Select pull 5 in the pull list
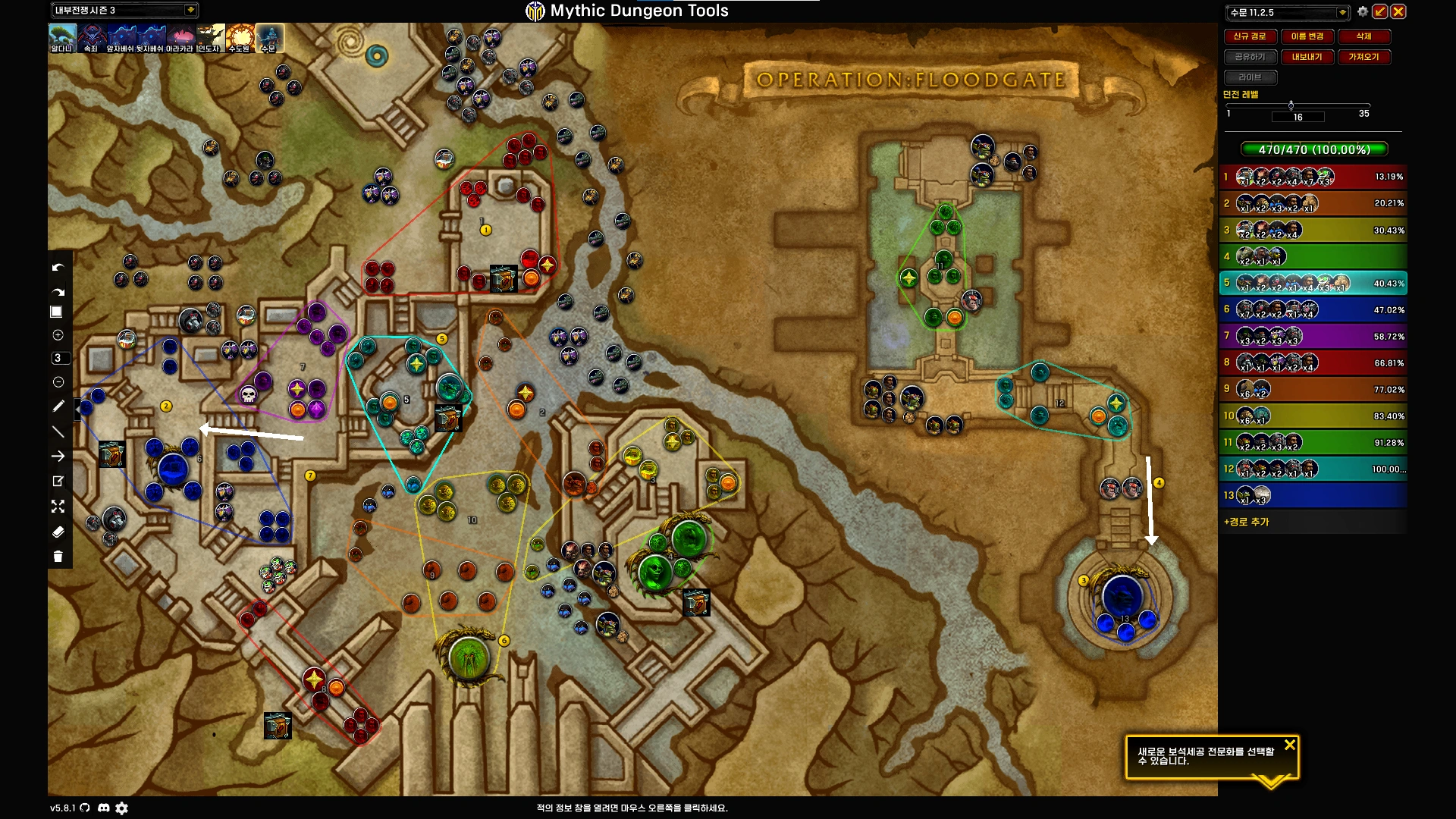Image resolution: width=1456 pixels, height=819 pixels. click(1313, 283)
